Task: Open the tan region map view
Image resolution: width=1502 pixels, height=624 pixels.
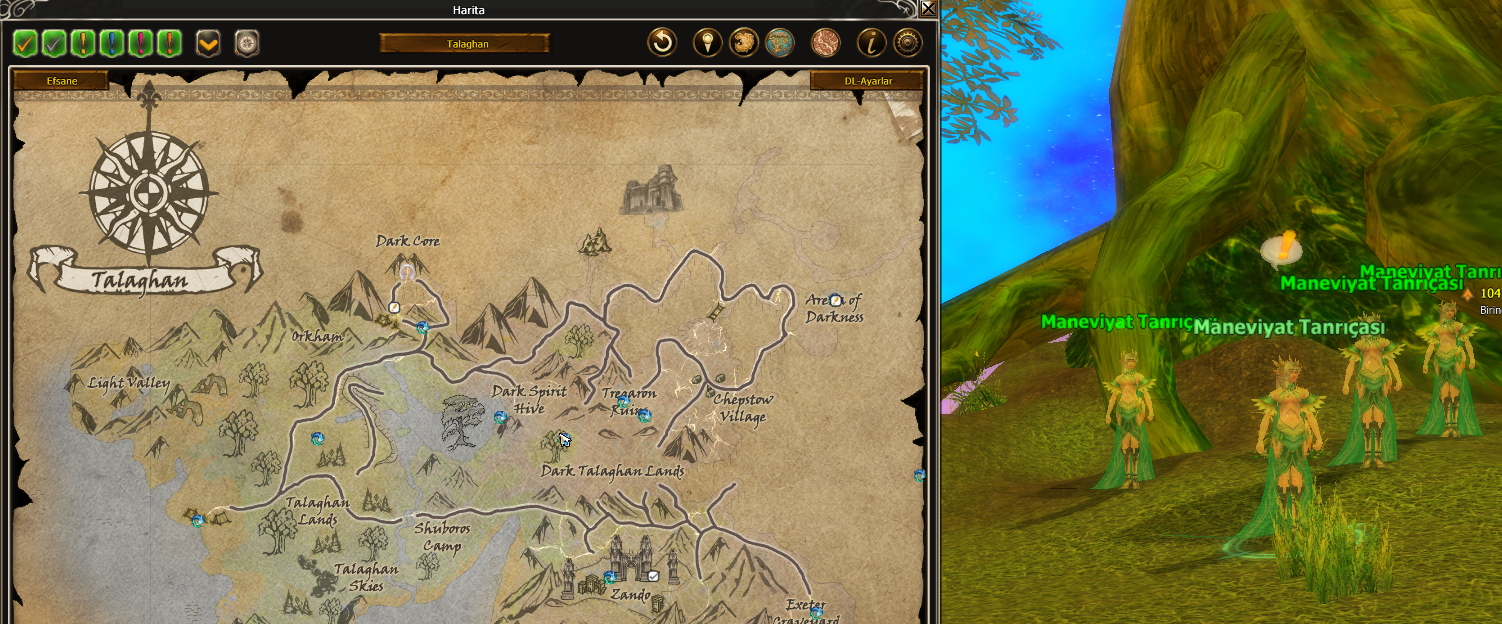Action: (x=743, y=42)
